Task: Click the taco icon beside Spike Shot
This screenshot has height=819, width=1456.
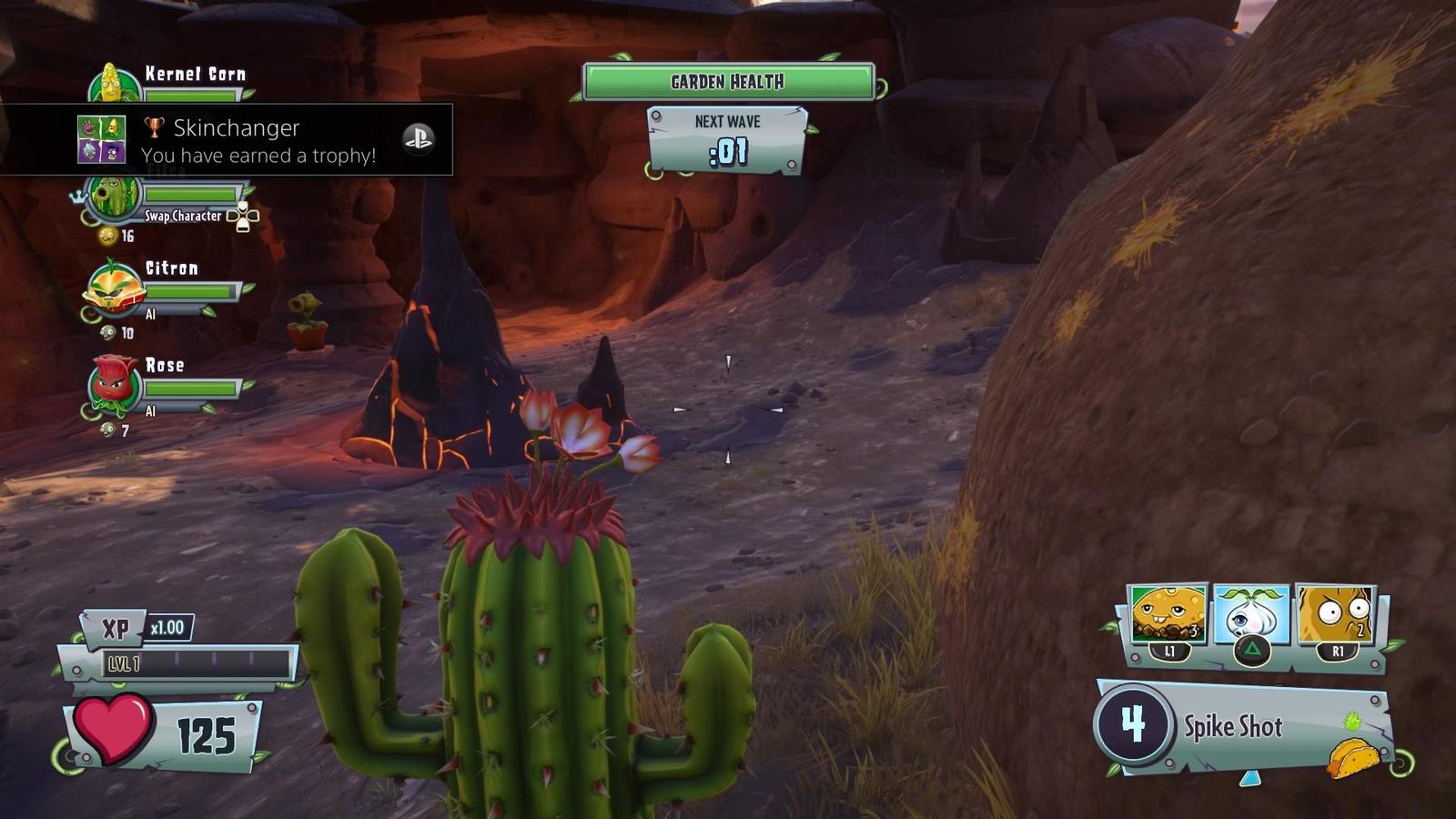Action: (1353, 757)
